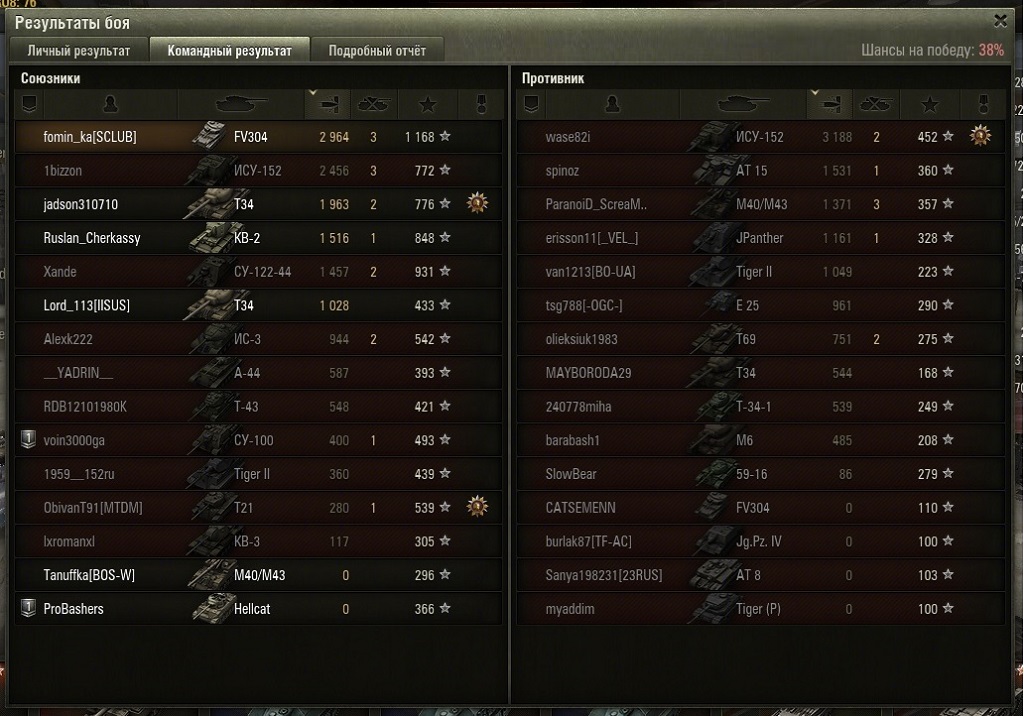Select ally Lord_113[IISUS] row
The image size is (1024, 716).
point(258,306)
